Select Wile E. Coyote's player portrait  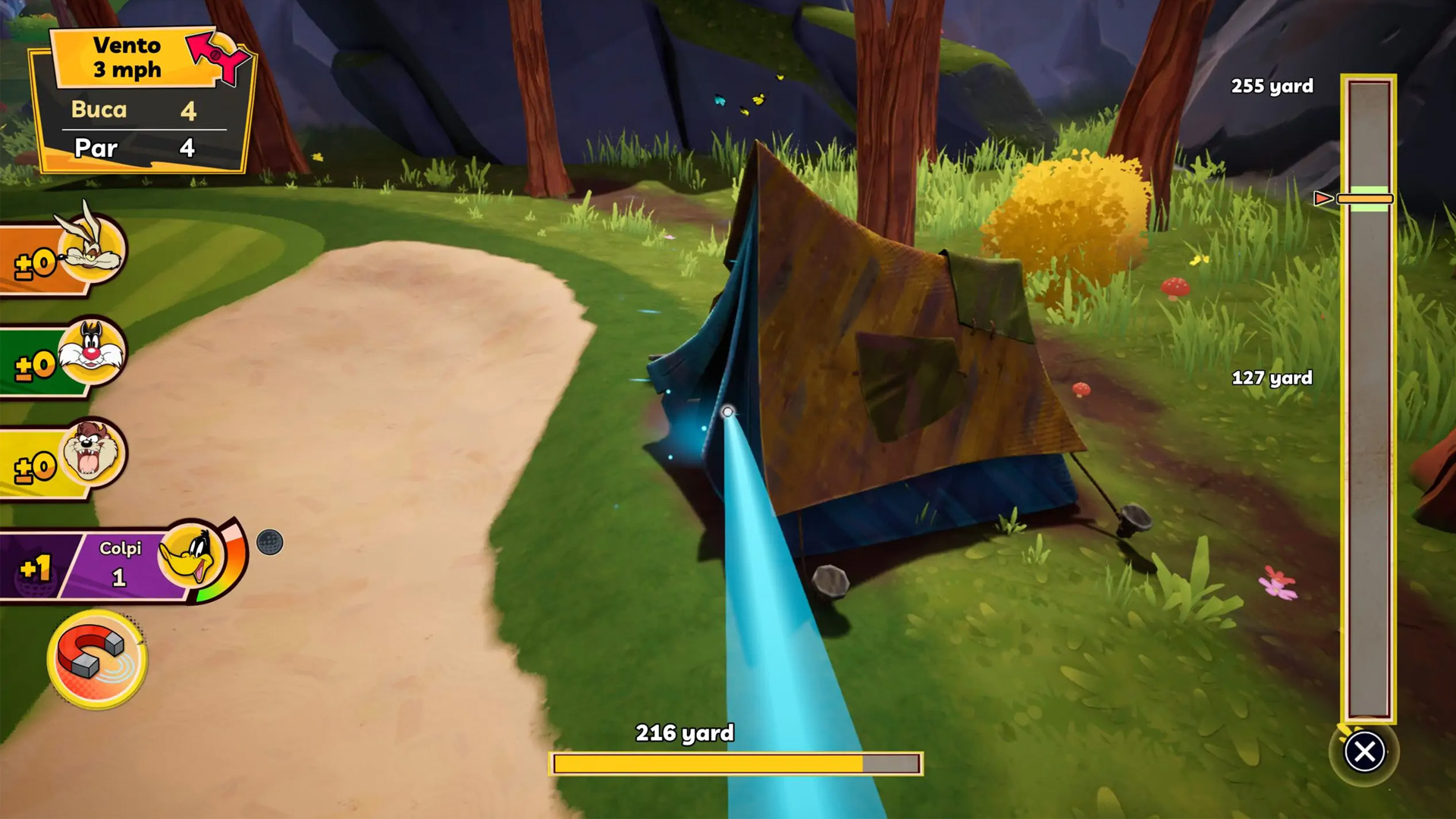point(92,248)
